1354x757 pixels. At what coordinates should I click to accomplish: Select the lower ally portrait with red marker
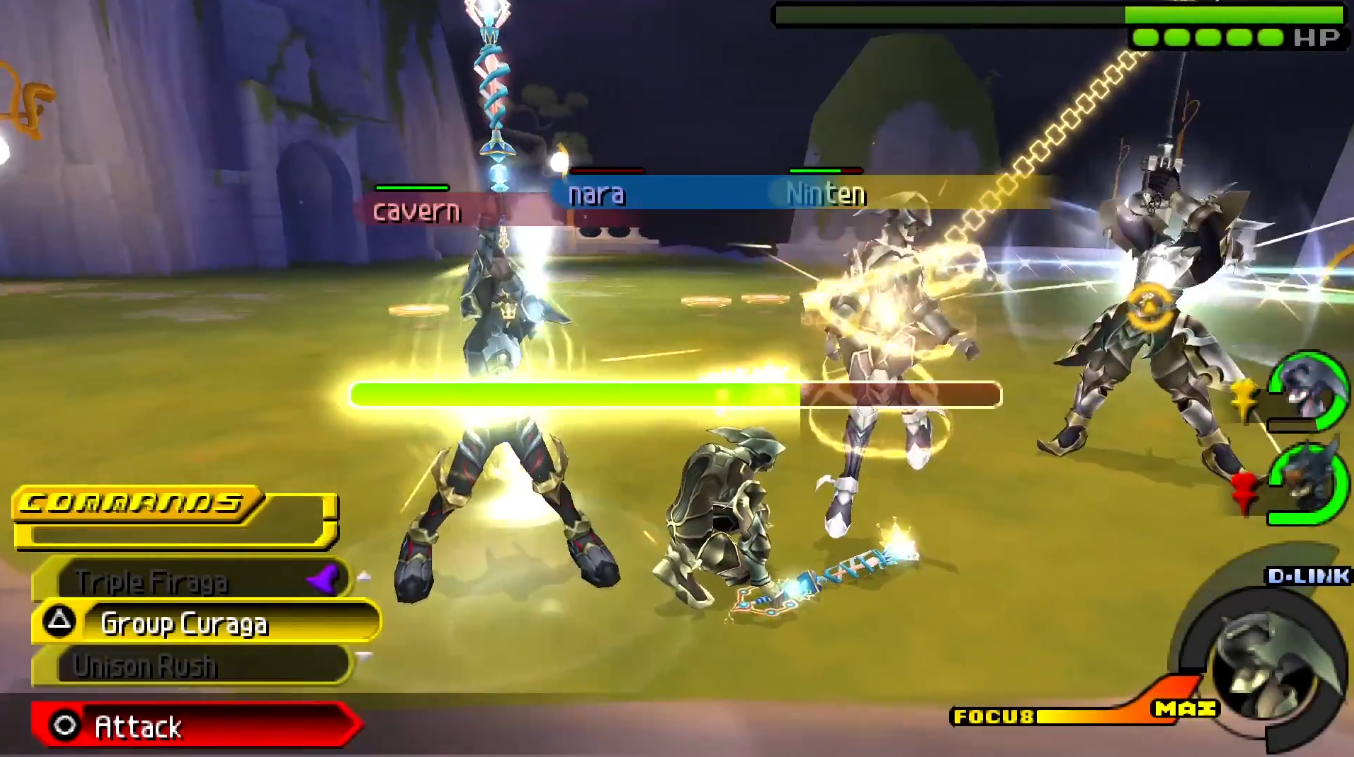pyautogui.click(x=1305, y=480)
